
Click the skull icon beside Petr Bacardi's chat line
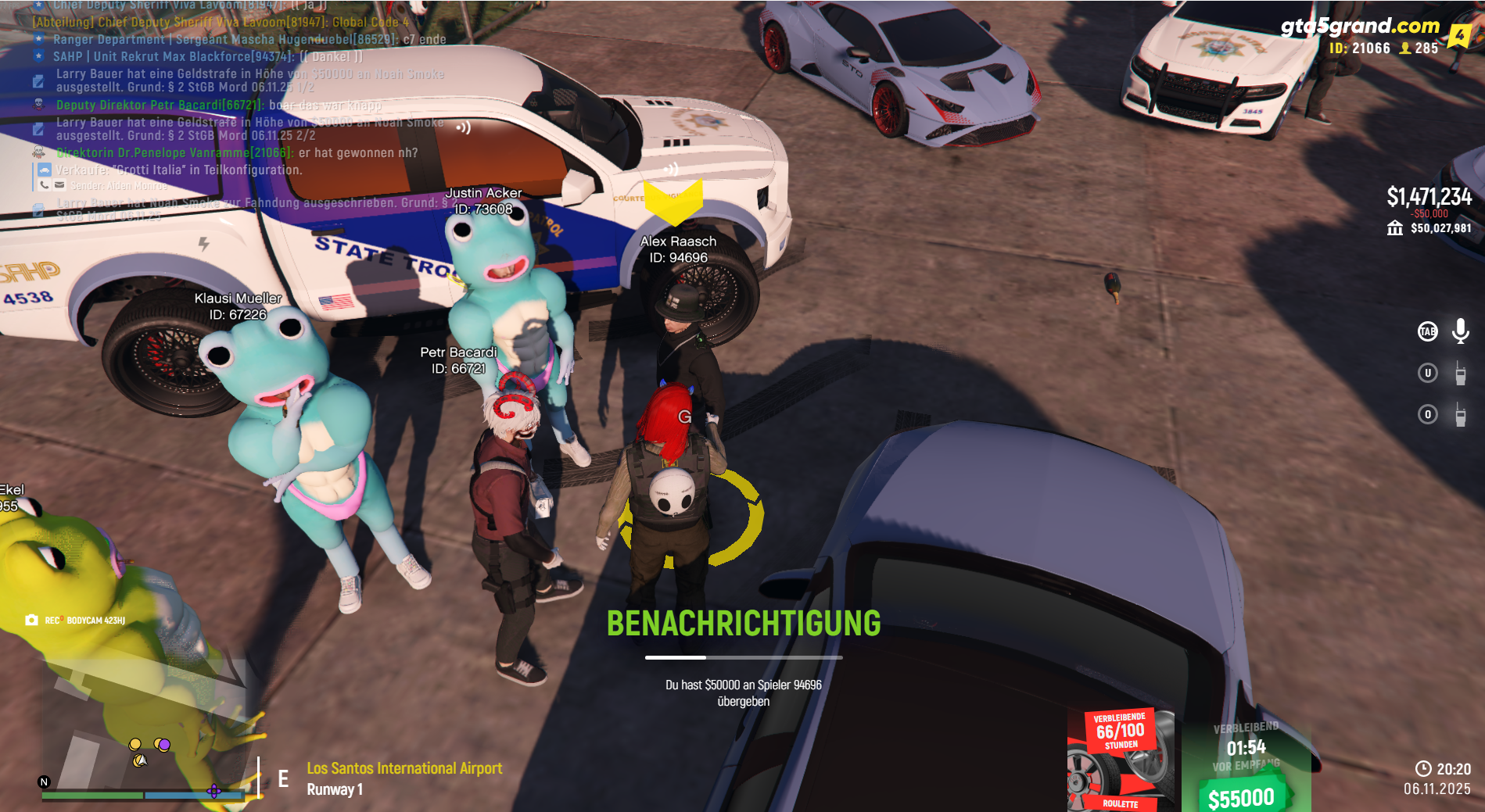pyautogui.click(x=38, y=106)
